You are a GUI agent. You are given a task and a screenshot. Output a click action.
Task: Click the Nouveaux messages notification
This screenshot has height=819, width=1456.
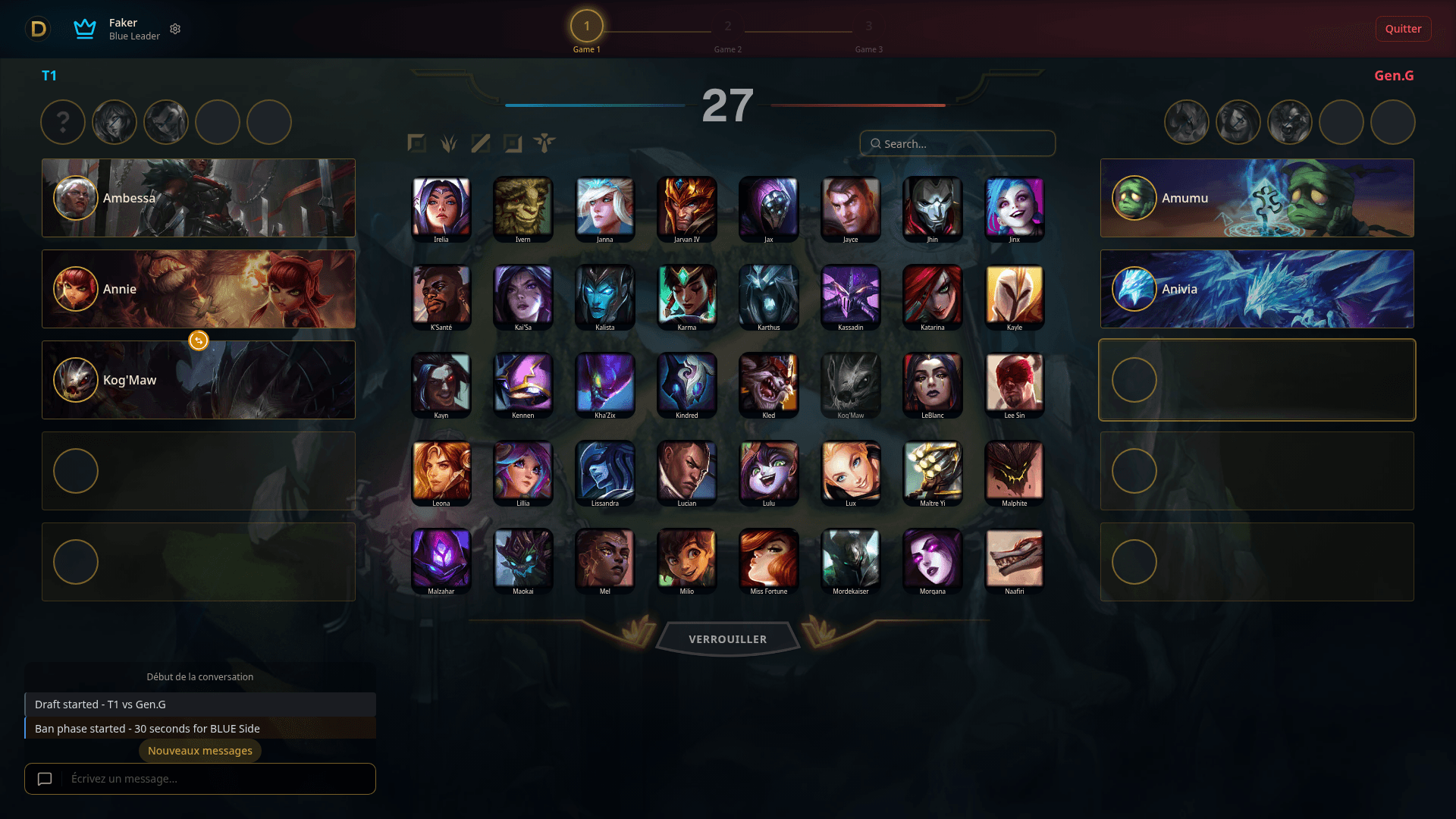[x=199, y=750]
